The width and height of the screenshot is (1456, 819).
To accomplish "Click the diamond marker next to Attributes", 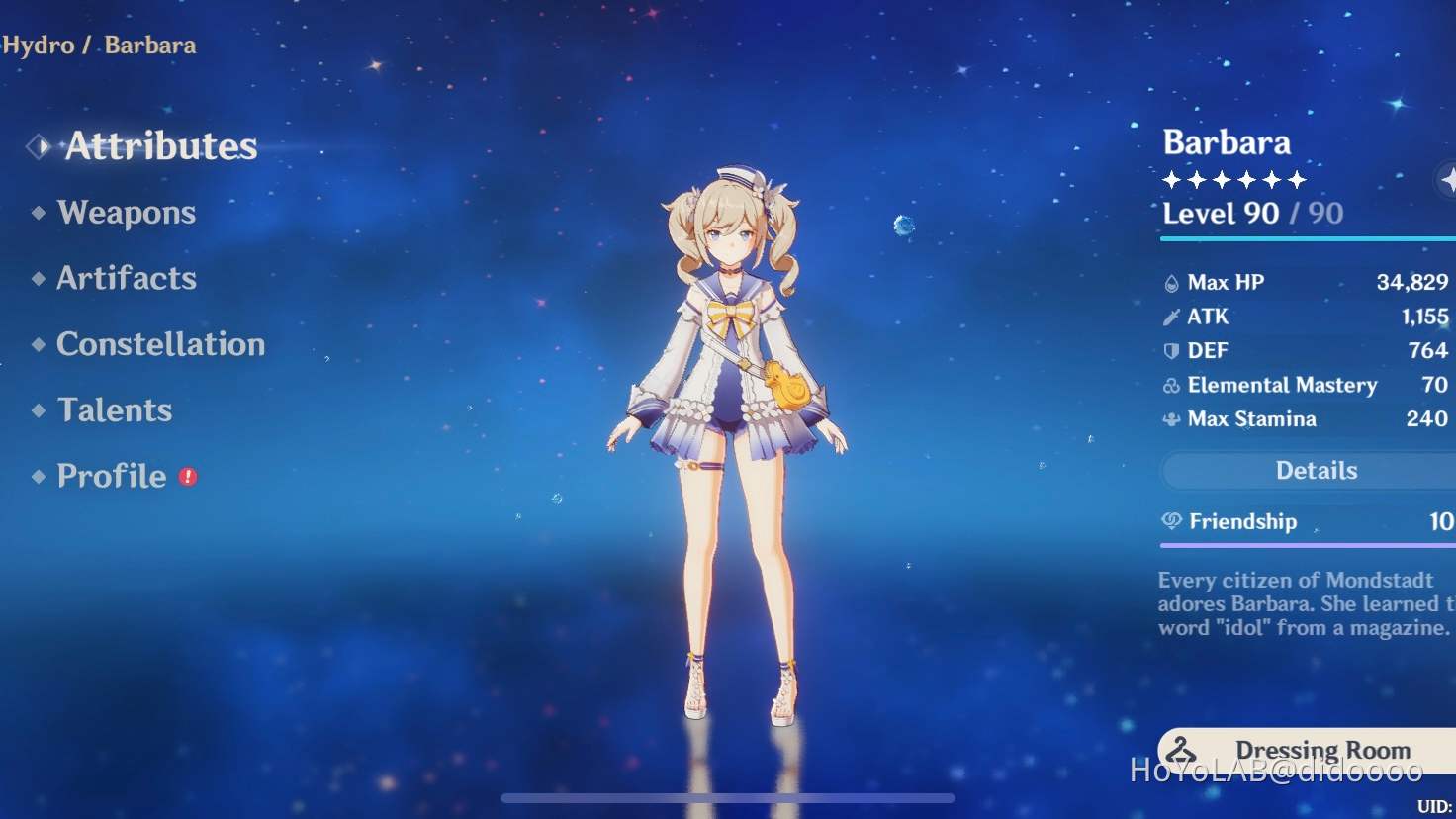I will tap(37, 145).
